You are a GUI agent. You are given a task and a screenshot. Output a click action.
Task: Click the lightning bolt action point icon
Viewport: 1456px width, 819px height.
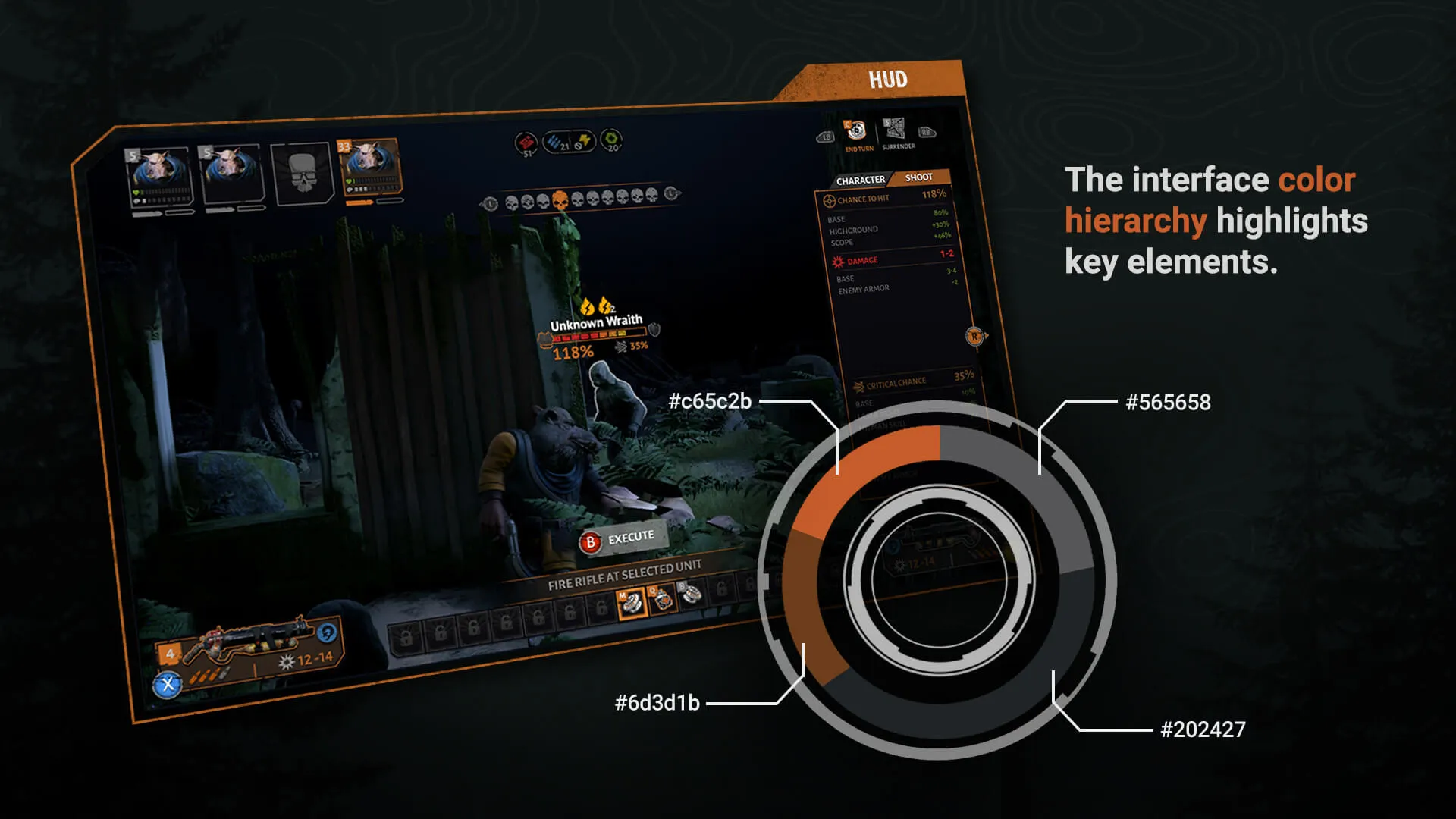(x=585, y=140)
